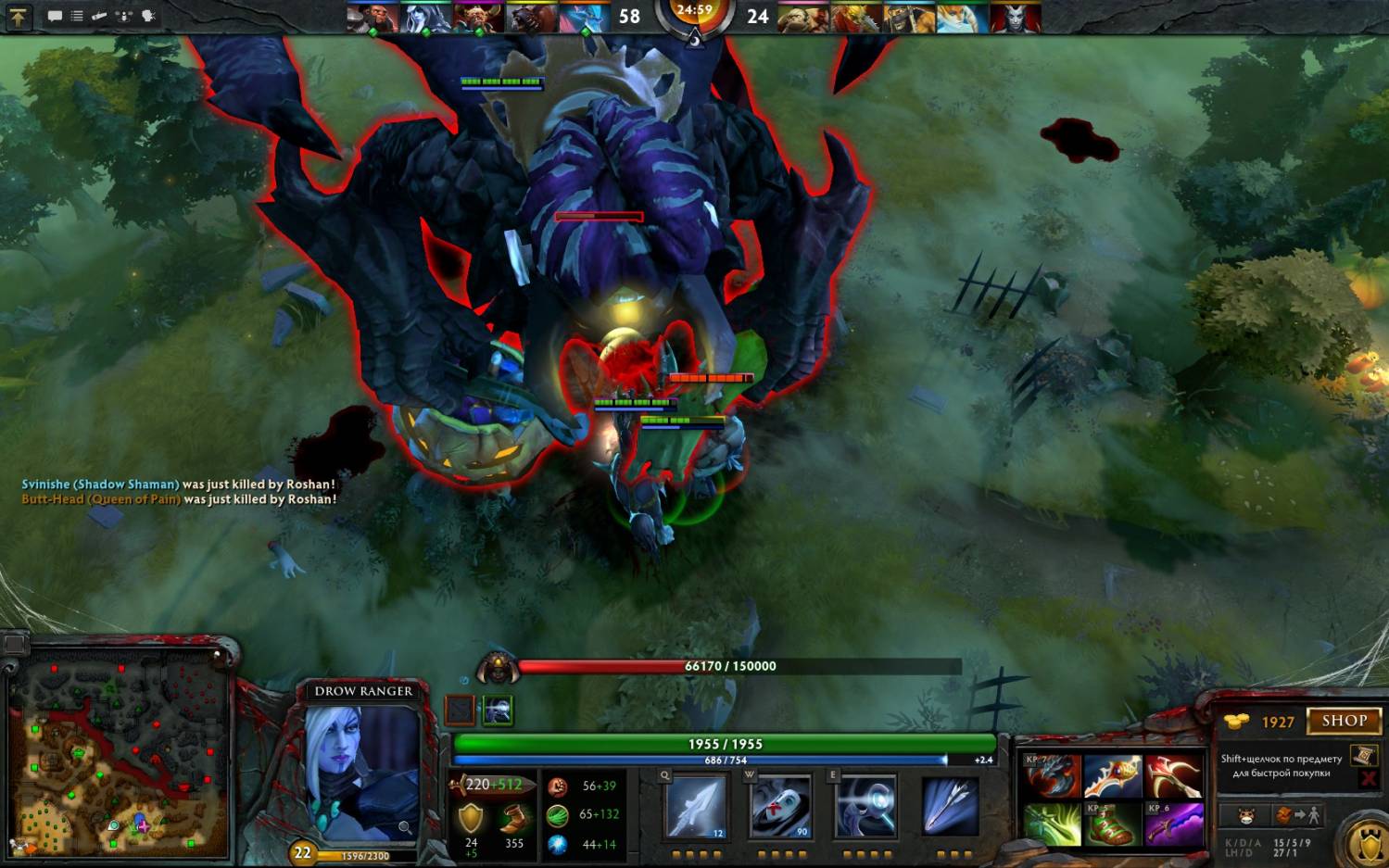The height and width of the screenshot is (868, 1389).
Task: Use the green boots item
Action: click(1112, 824)
